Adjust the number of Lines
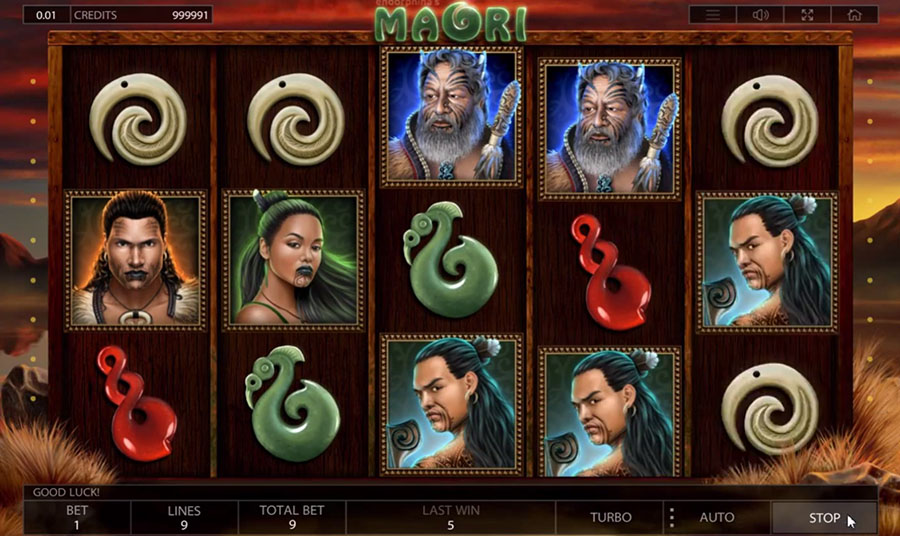The width and height of the screenshot is (900, 536). click(184, 517)
